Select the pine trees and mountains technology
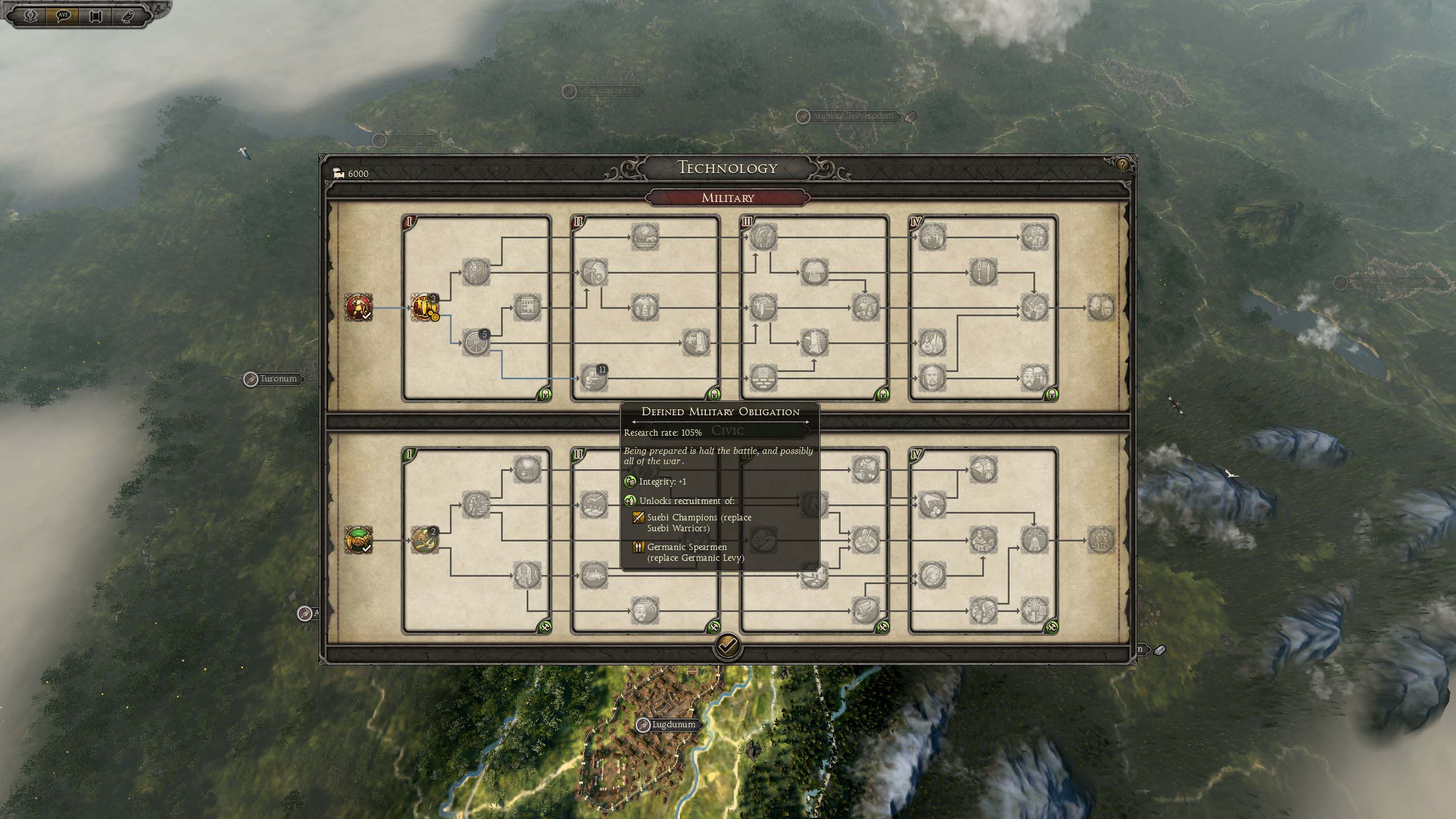 pos(645,308)
